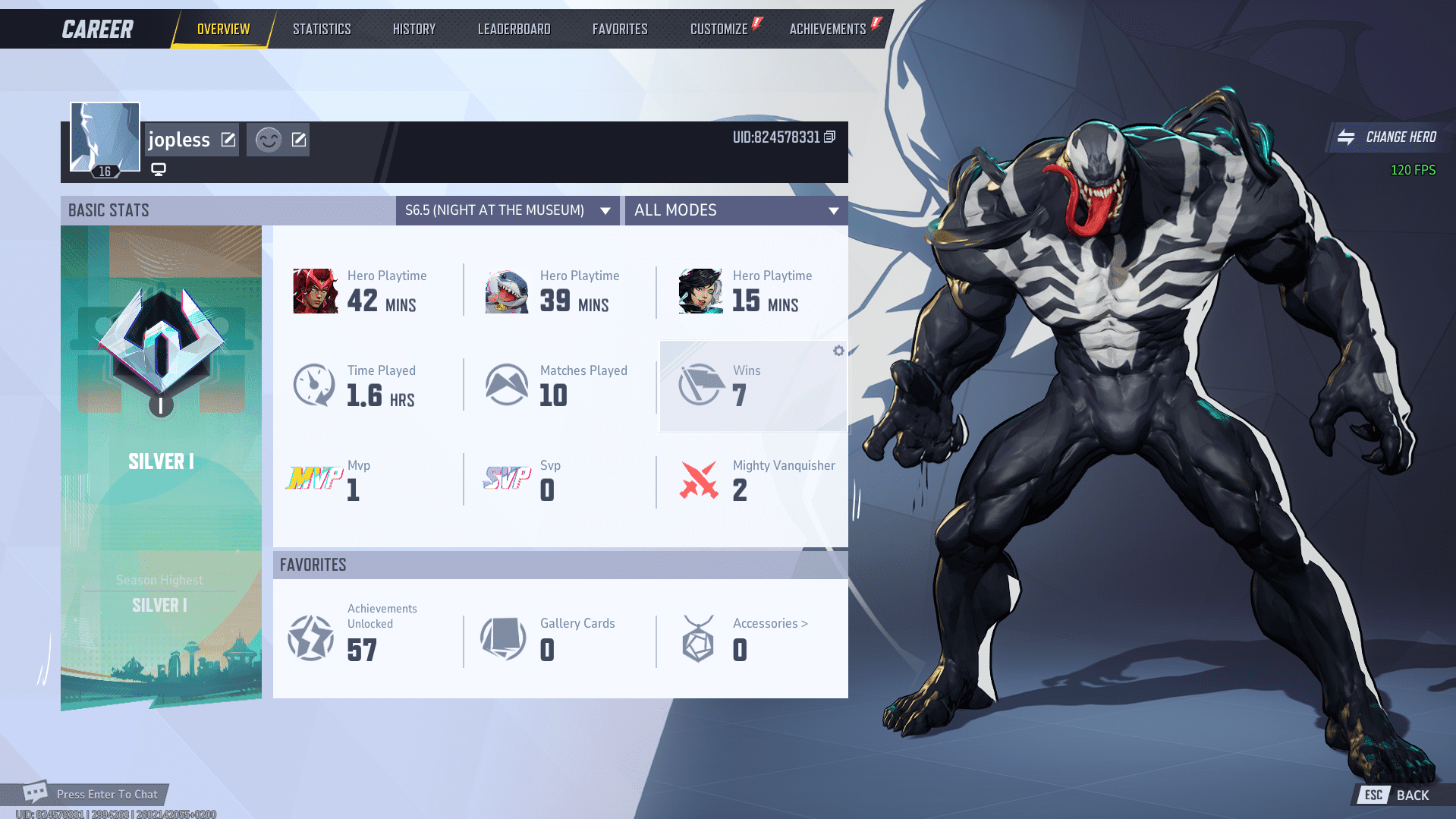Open the Customize tab
Screen dimensions: 1456x819
(x=719, y=28)
